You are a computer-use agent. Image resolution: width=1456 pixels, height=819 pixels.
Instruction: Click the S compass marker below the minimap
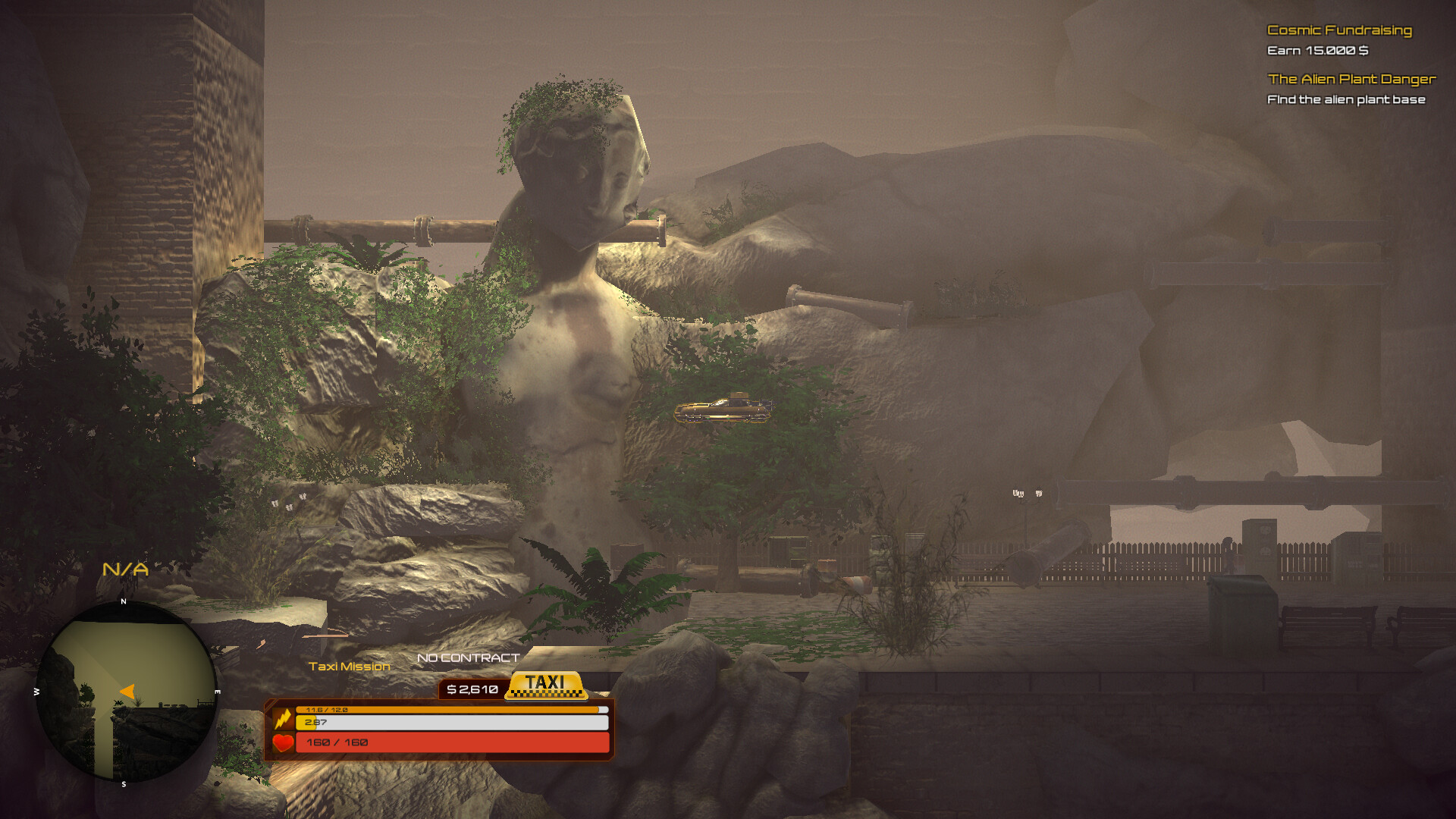click(124, 785)
